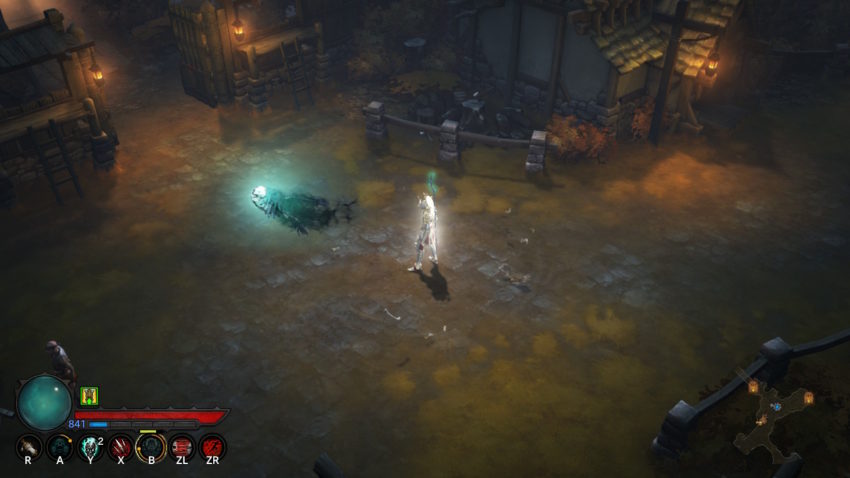Image resolution: width=850 pixels, height=478 pixels.
Task: Activate the dark skull skill with orange dot
Action: click(x=60, y=447)
